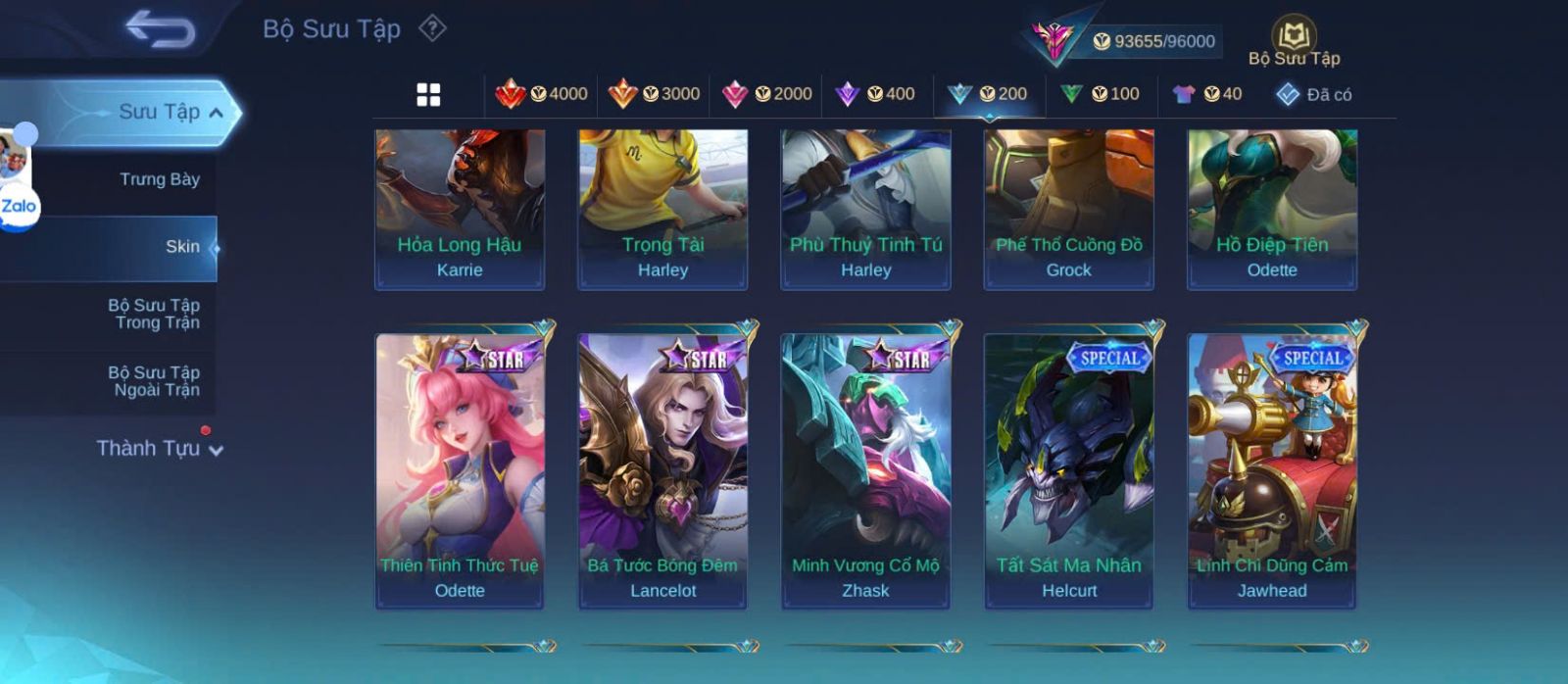This screenshot has height=684, width=1568.
Task: Open the Trưng Bày menu entry
Action: tap(159, 179)
